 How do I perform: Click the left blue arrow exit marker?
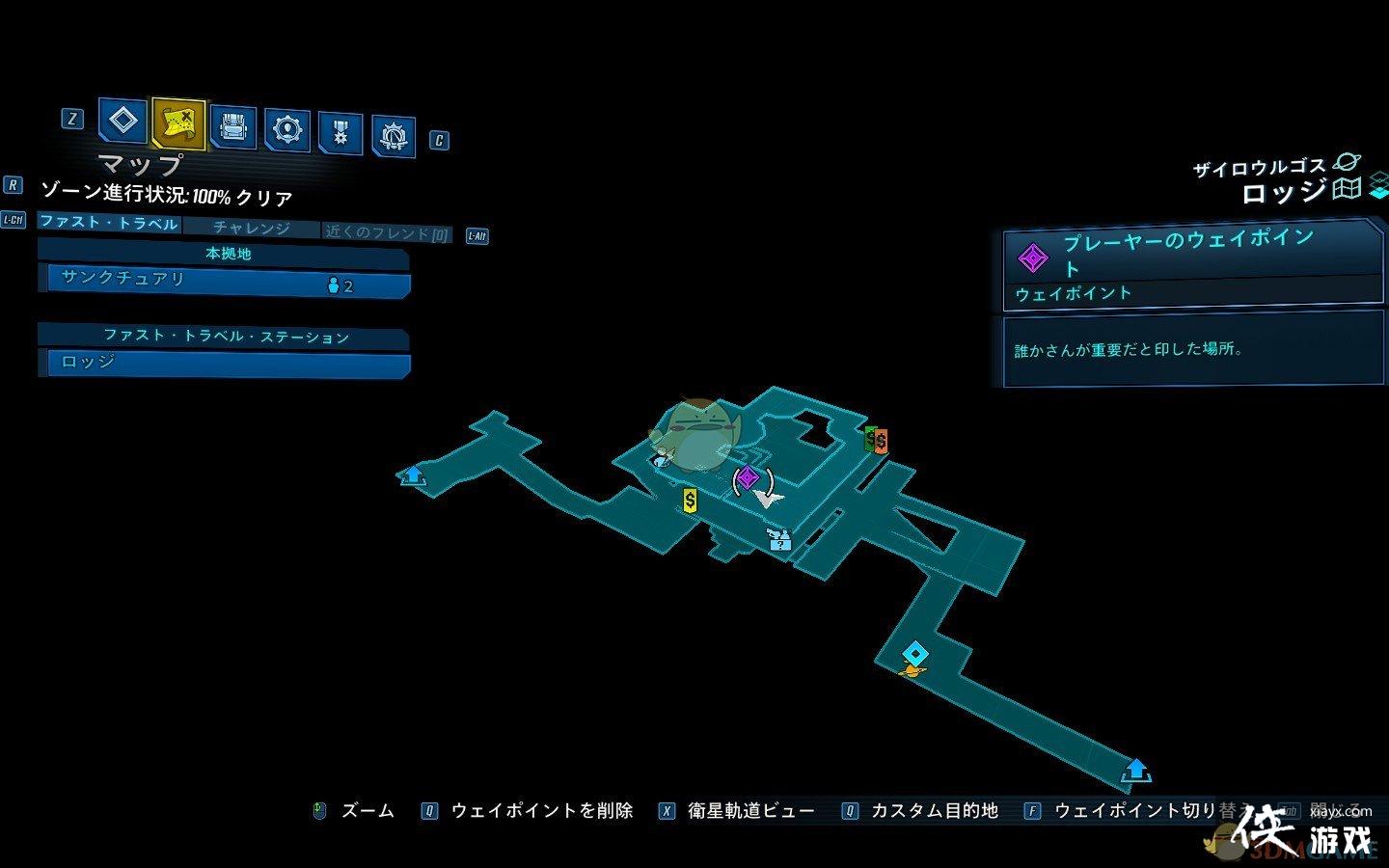point(413,475)
